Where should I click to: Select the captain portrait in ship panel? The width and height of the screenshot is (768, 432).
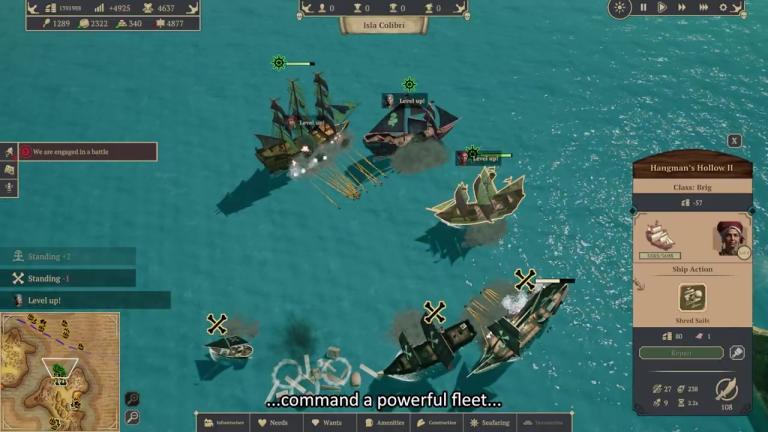pyautogui.click(x=730, y=238)
